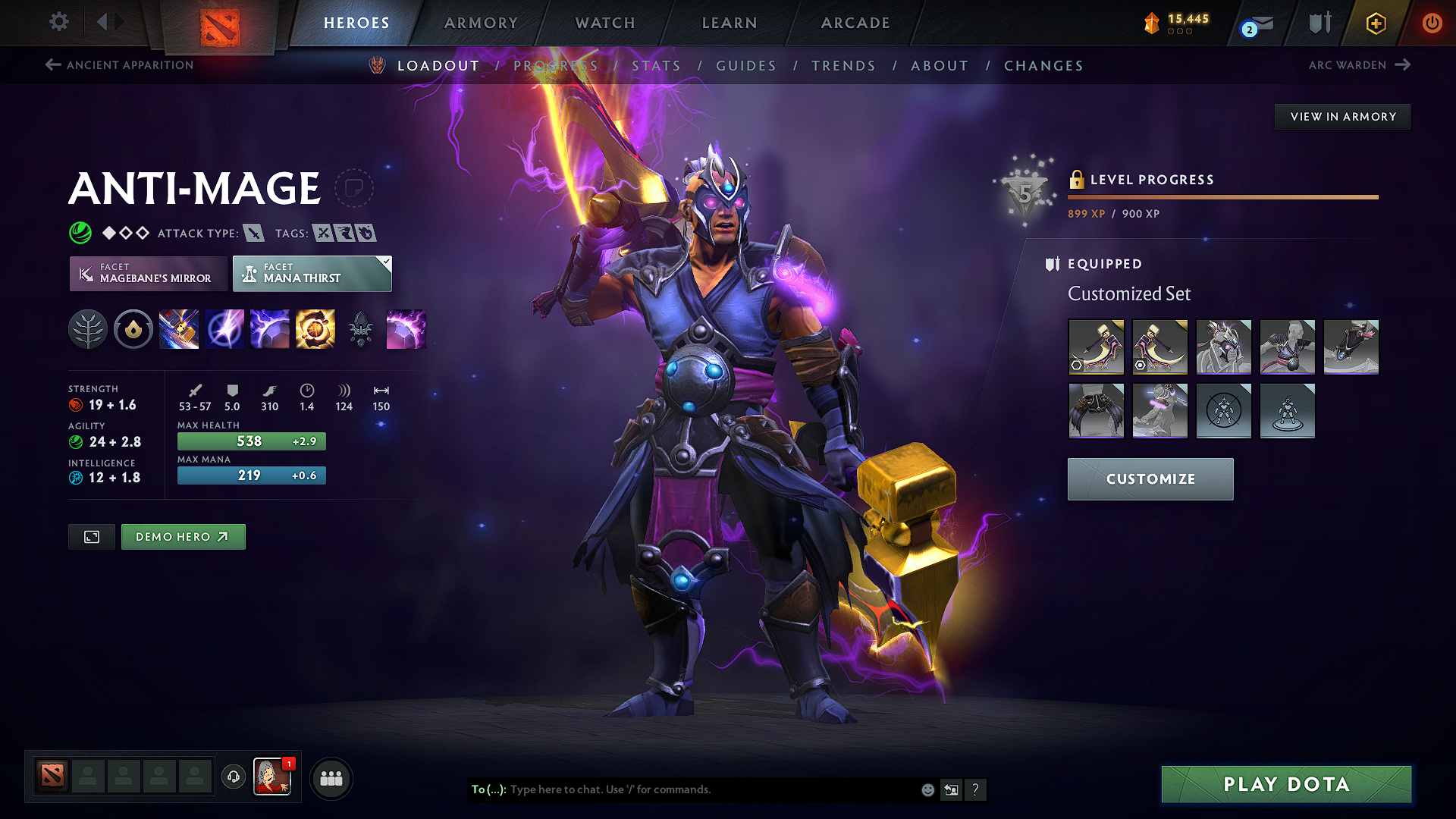Click the emoticon icon in chat bar
Image resolution: width=1456 pixels, height=819 pixels.
click(x=927, y=789)
